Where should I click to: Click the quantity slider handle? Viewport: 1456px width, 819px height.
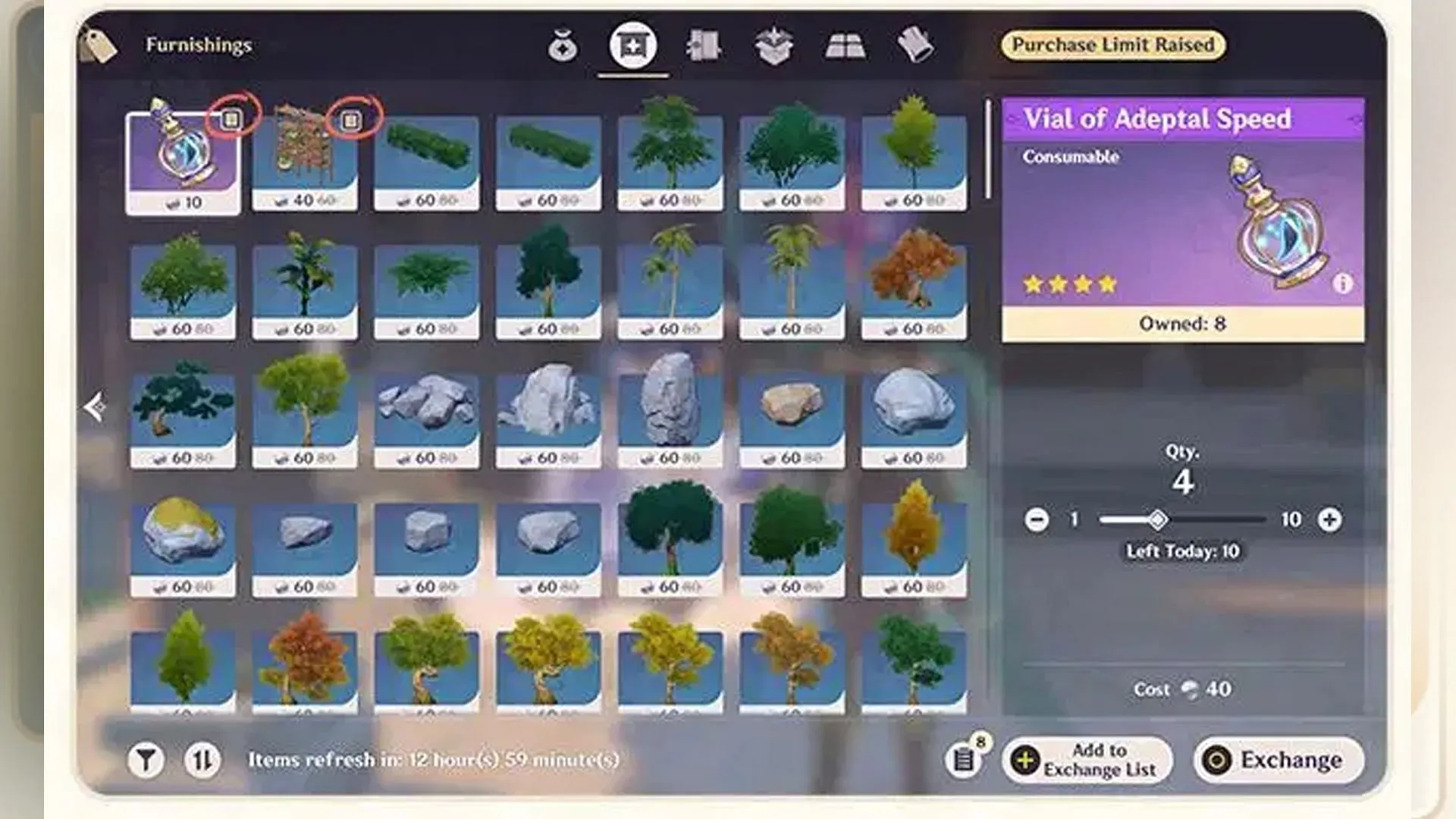pyautogui.click(x=1157, y=519)
